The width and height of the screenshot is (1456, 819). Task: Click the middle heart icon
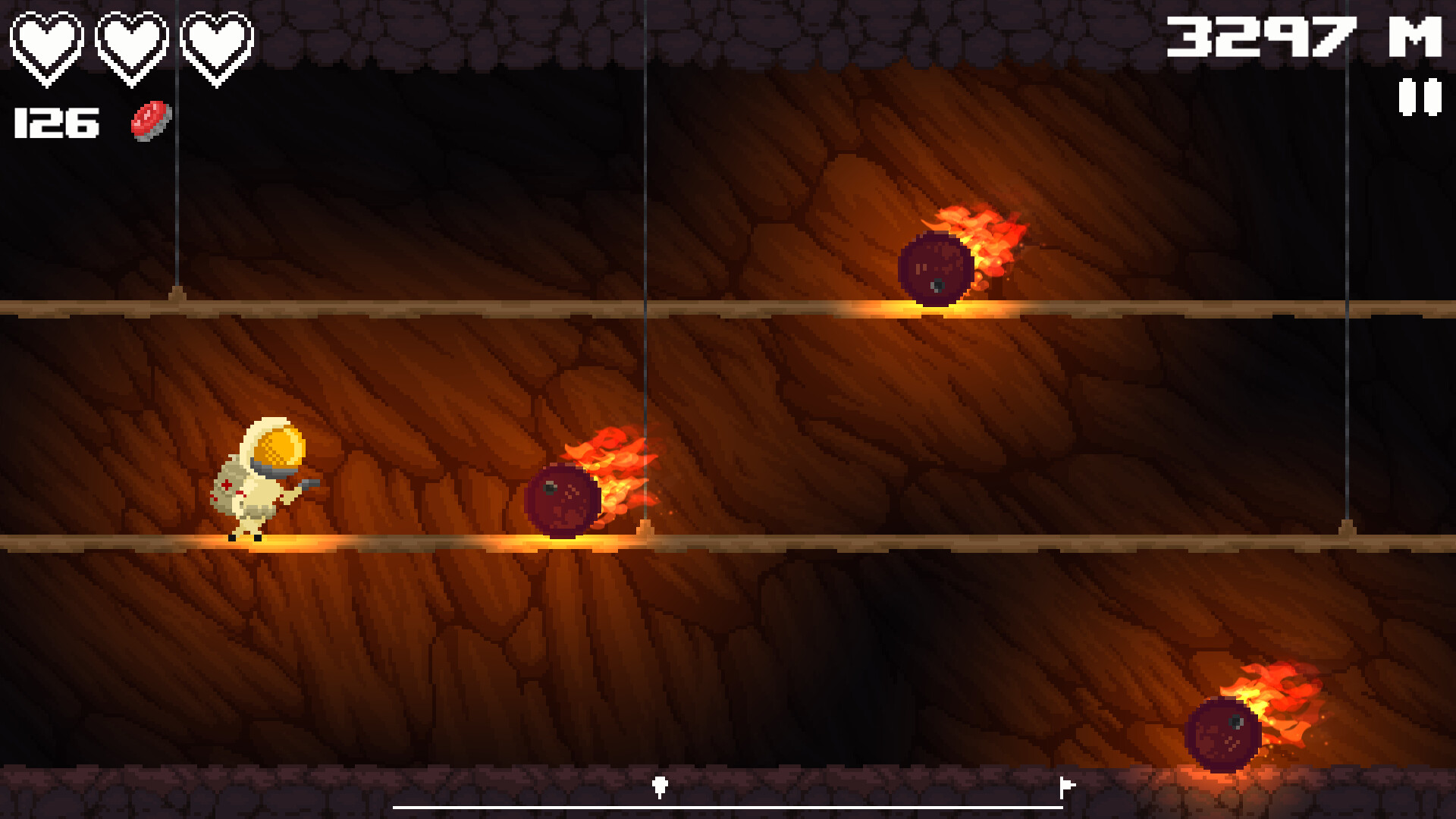pos(133,42)
